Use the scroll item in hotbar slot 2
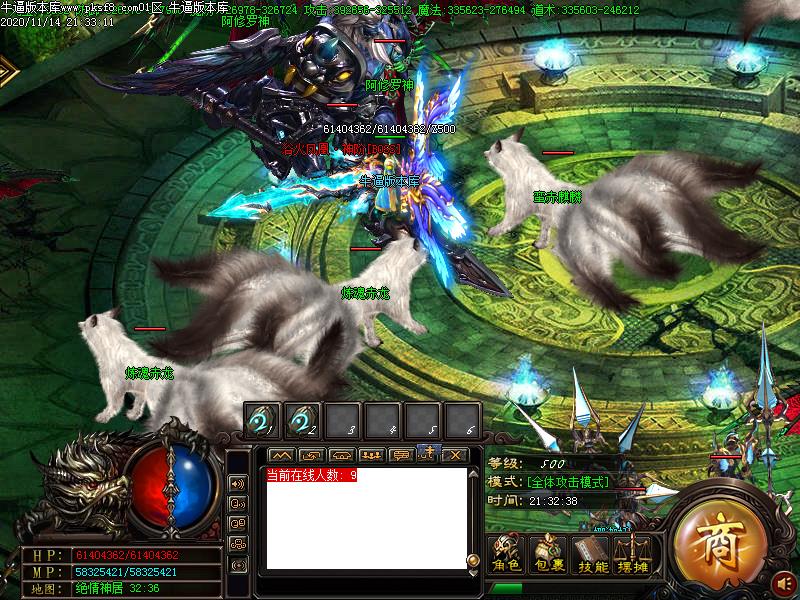Image resolution: width=800 pixels, height=600 pixels. pyautogui.click(x=303, y=420)
